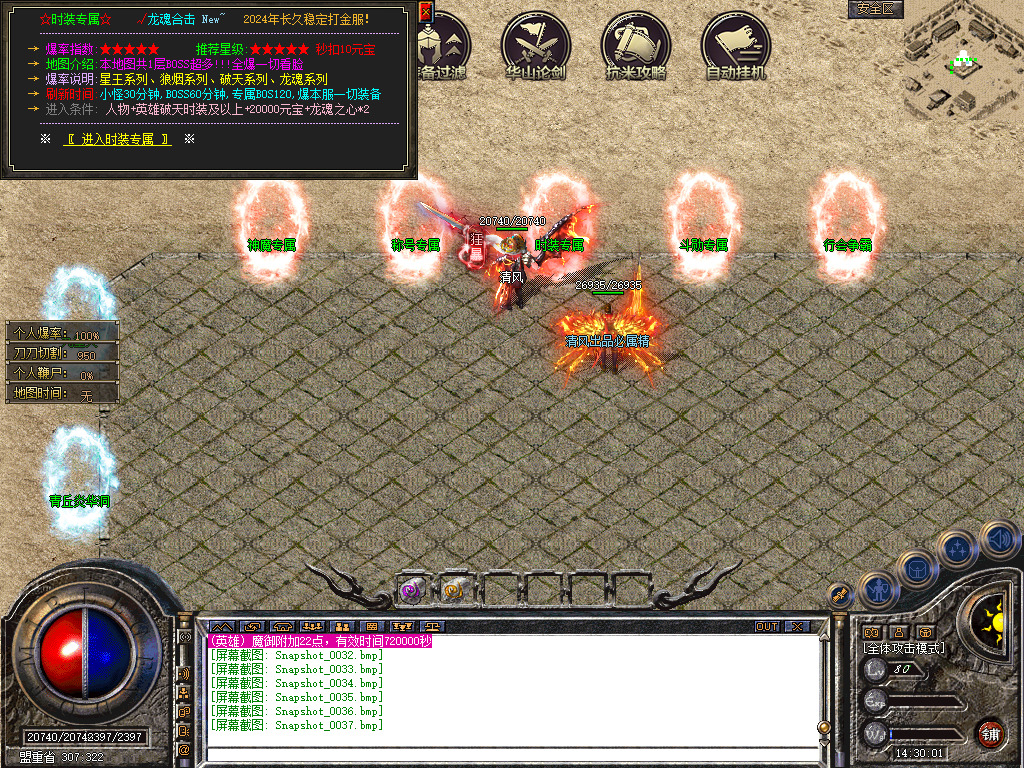The height and width of the screenshot is (768, 1024).
Task: Click the small satellite icon button
Action: coord(839,595)
